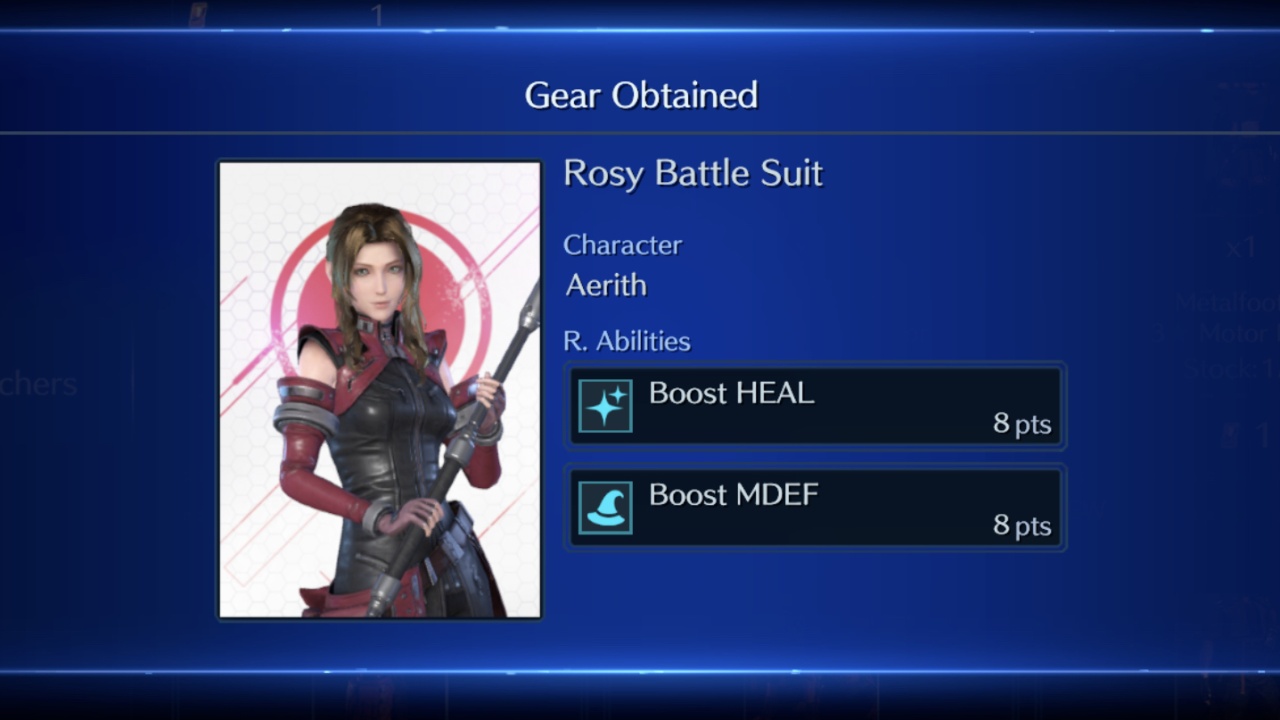Select the teal hat symbol on MDEF badge
The height and width of the screenshot is (720, 1280).
point(607,507)
